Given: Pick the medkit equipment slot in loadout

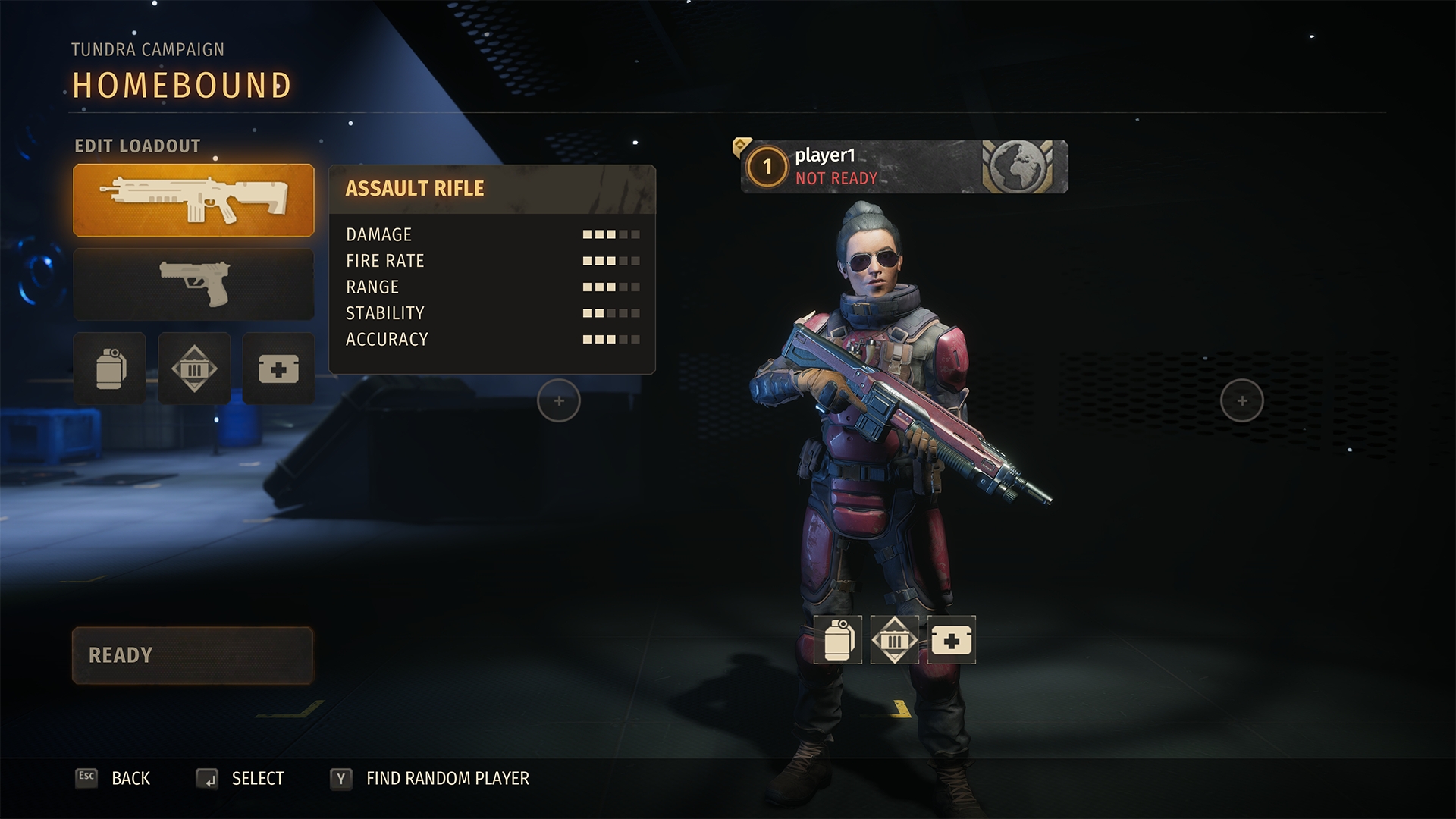Looking at the screenshot, I should coord(278,369).
